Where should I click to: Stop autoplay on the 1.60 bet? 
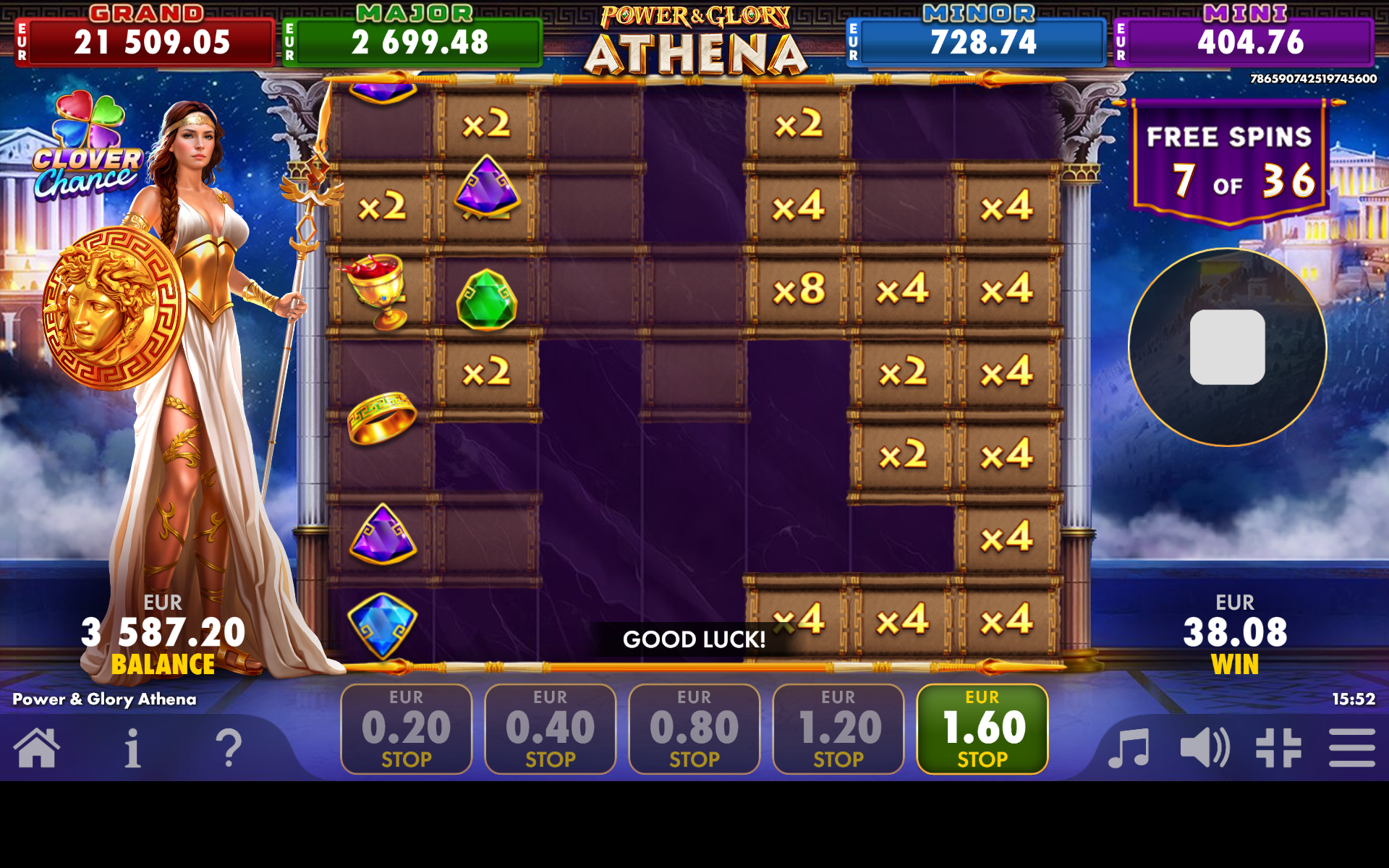coord(981,729)
